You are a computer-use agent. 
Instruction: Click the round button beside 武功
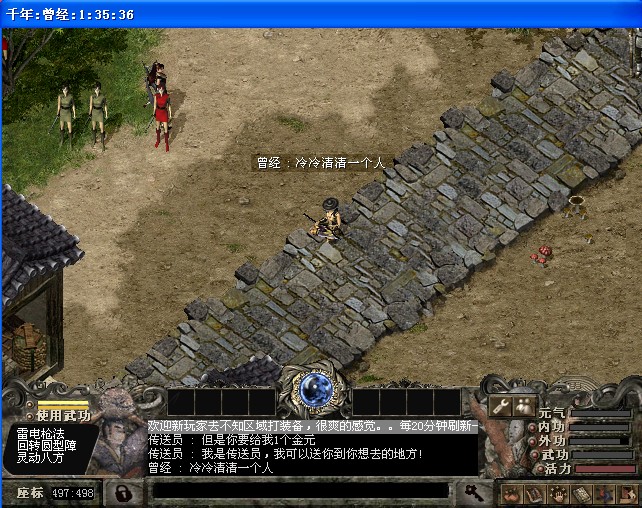(x=533, y=454)
